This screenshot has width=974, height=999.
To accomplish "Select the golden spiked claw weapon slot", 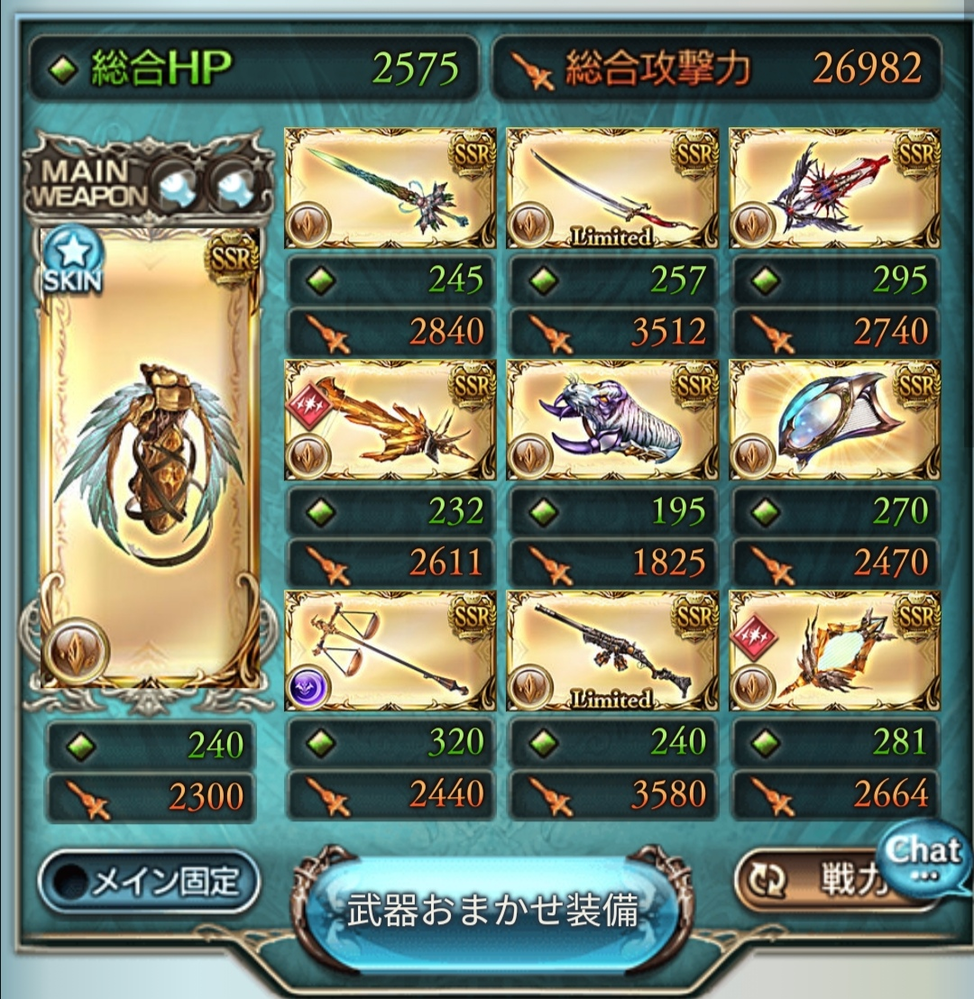I will click(389, 419).
